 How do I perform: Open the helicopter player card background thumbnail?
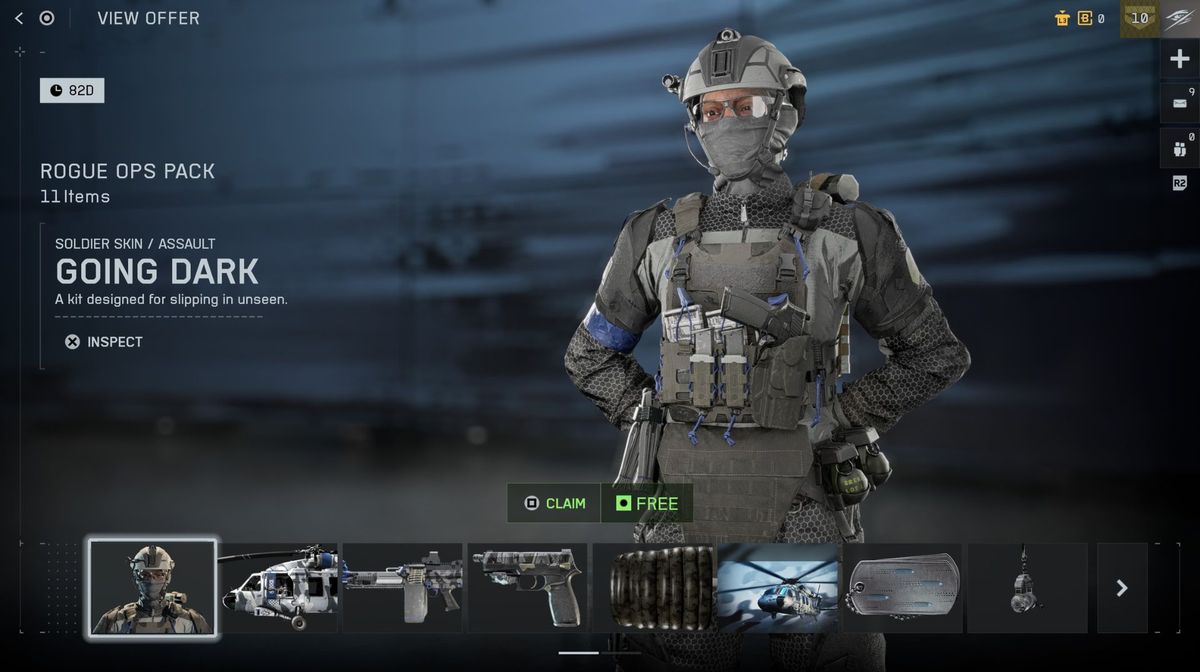point(778,587)
